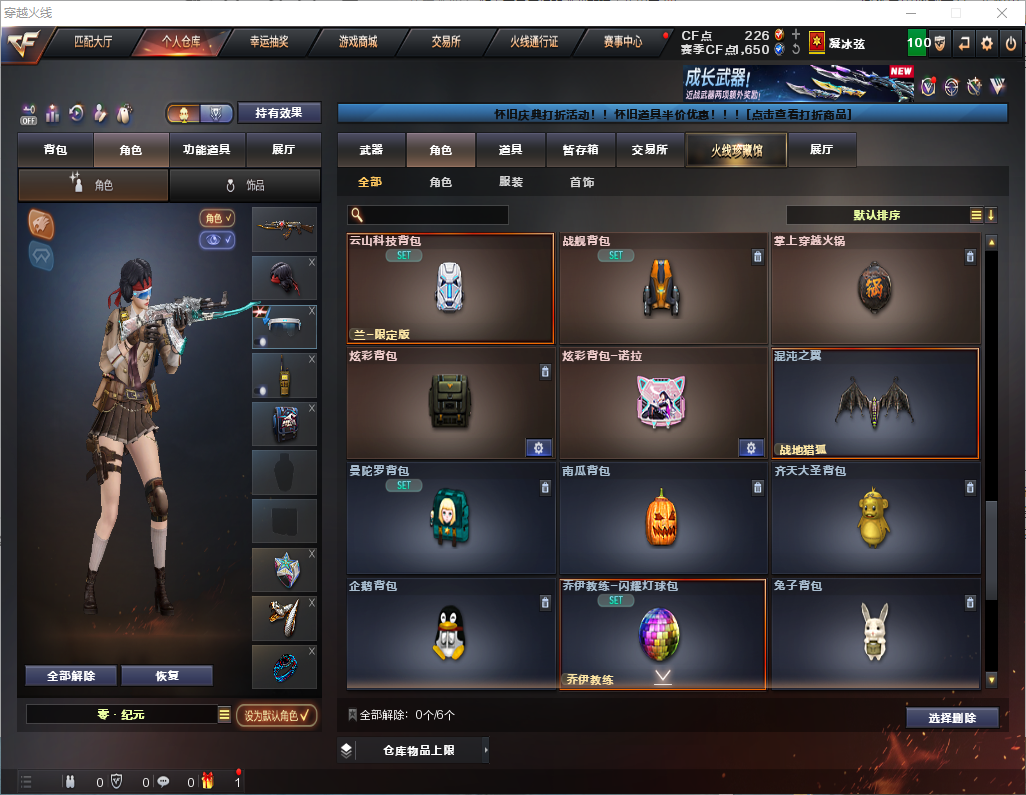Choose the 企鹅背包 penguin backpack

point(451,633)
